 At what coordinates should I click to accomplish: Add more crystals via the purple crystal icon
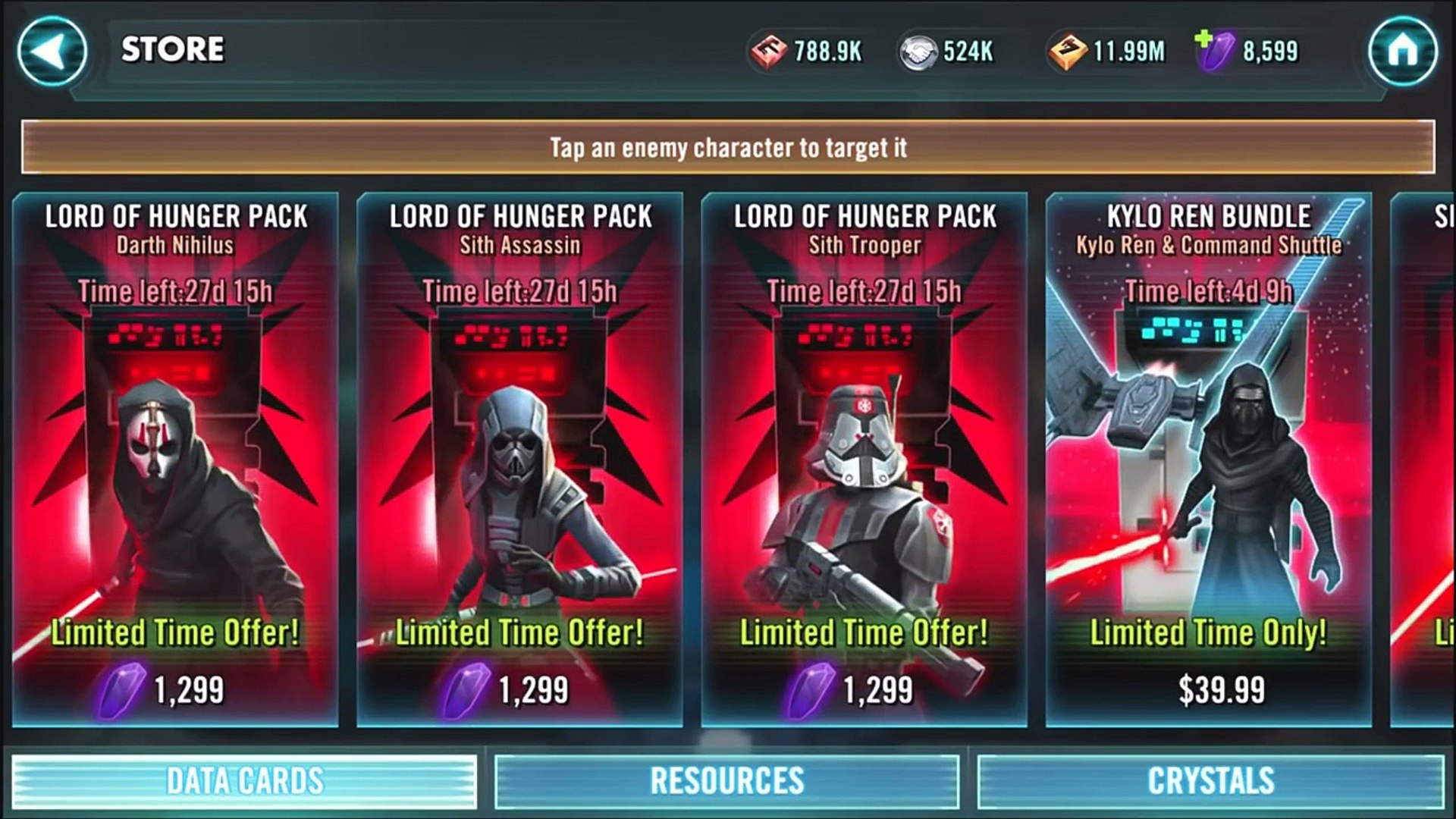(1214, 50)
